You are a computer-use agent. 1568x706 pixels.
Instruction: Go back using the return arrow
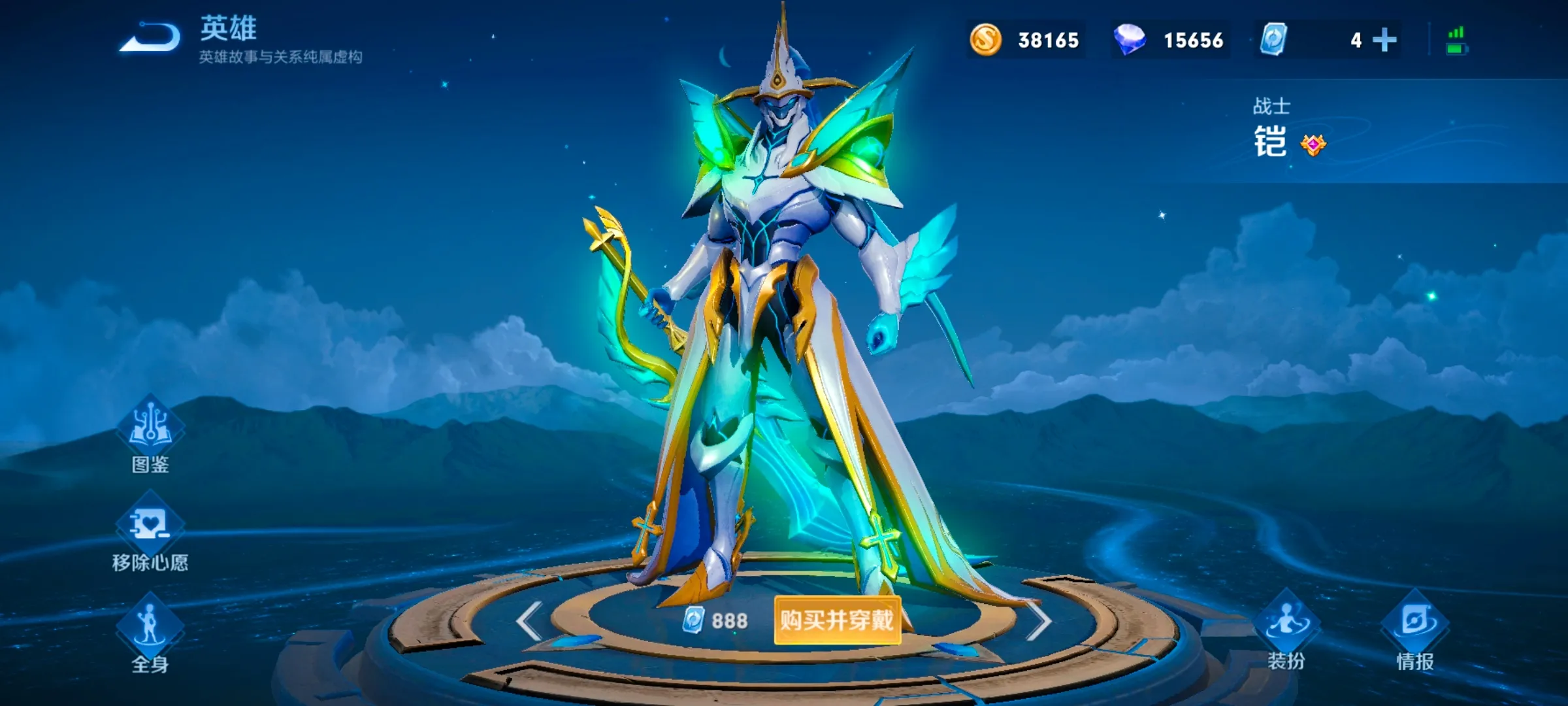[x=150, y=38]
